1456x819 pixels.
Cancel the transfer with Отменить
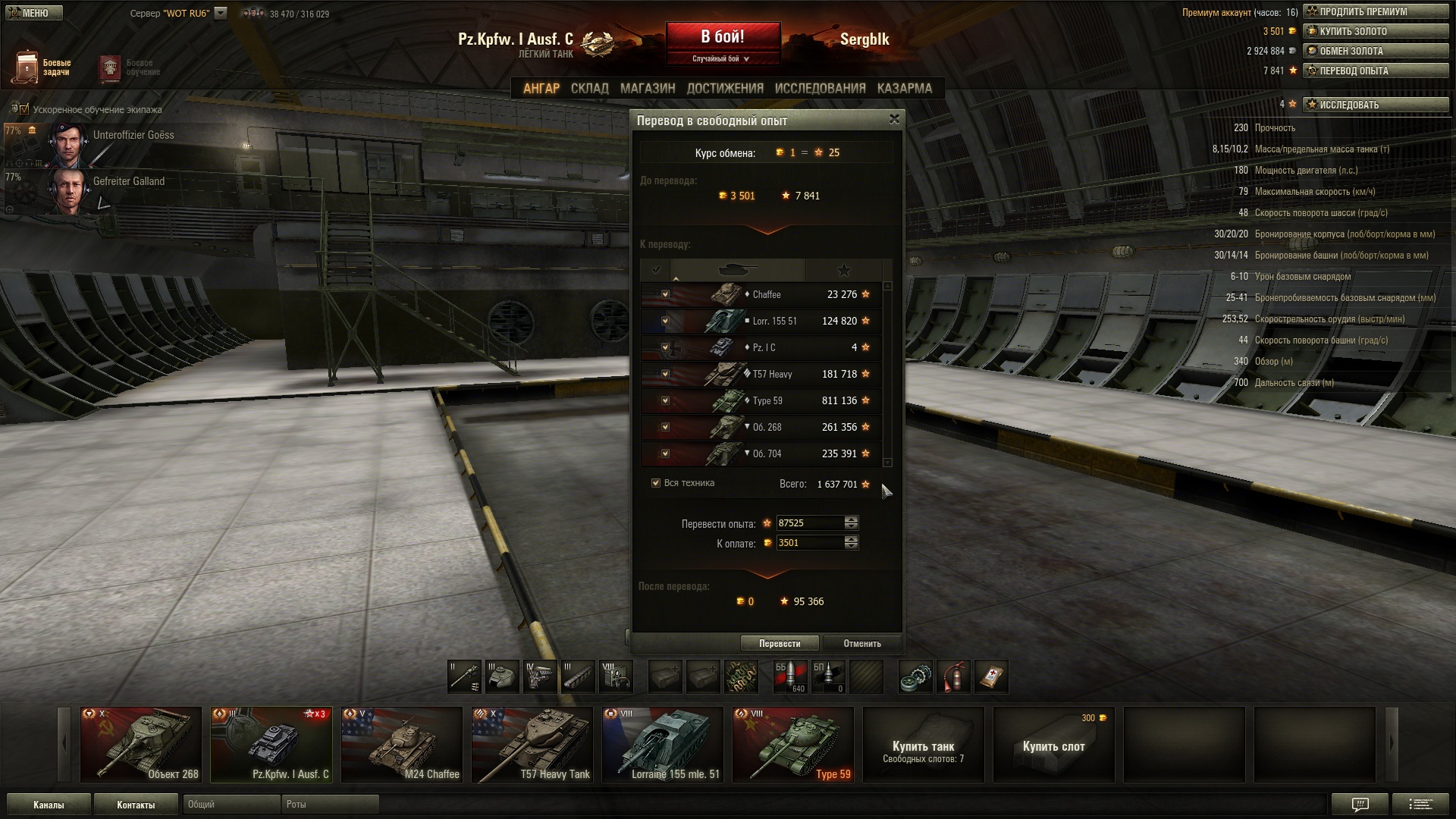(x=862, y=643)
